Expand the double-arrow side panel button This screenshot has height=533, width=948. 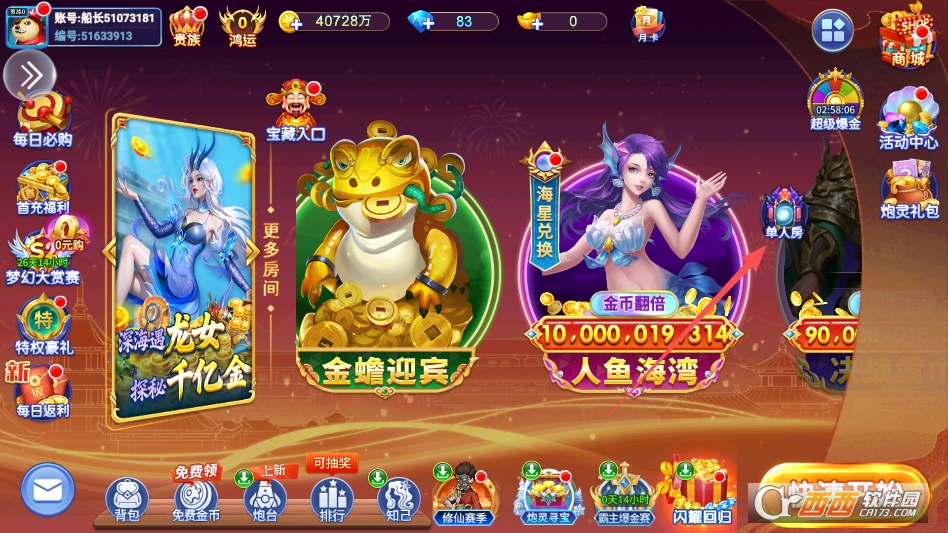[x=29, y=74]
